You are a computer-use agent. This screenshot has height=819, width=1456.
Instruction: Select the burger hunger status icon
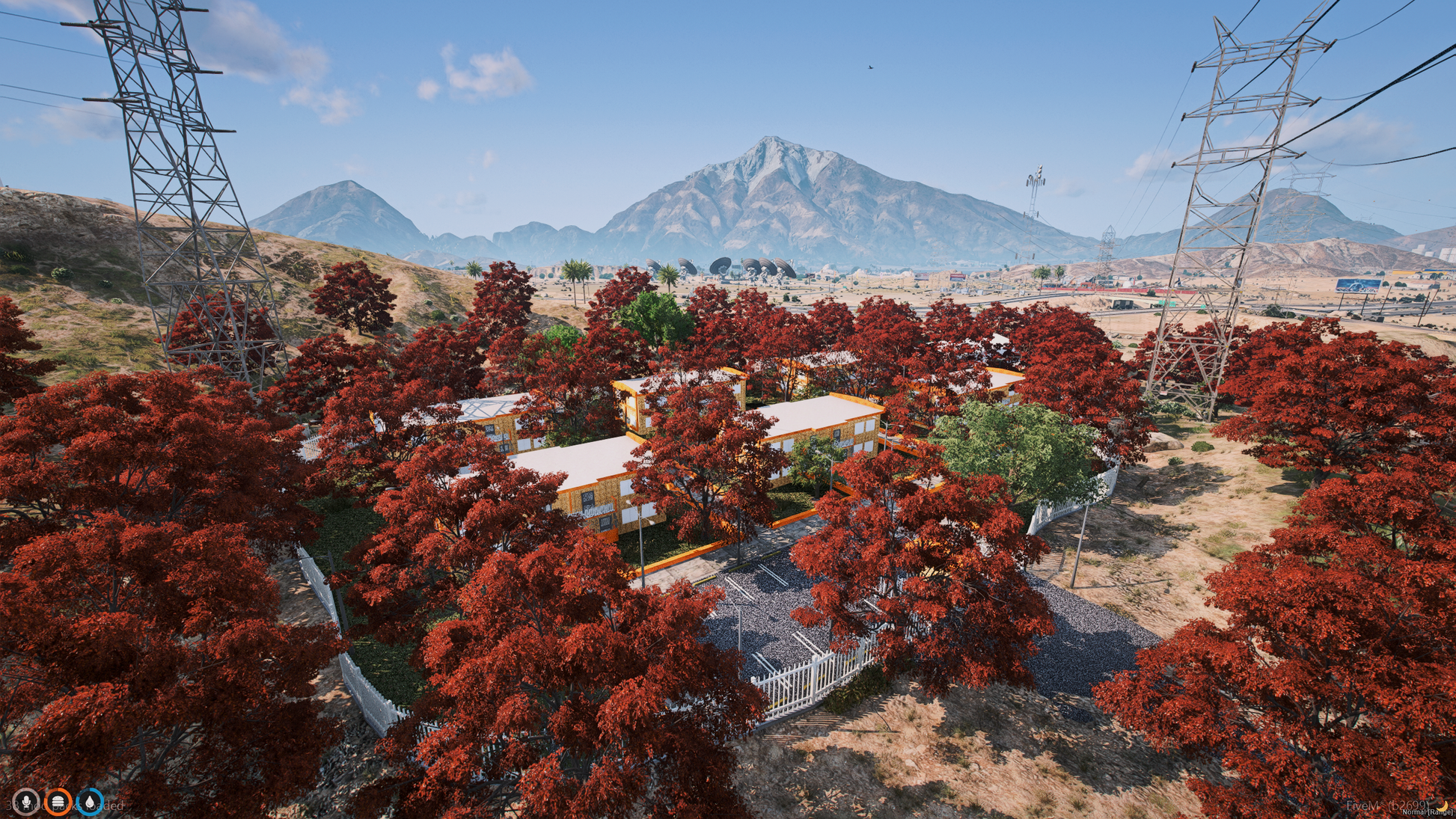[58, 803]
